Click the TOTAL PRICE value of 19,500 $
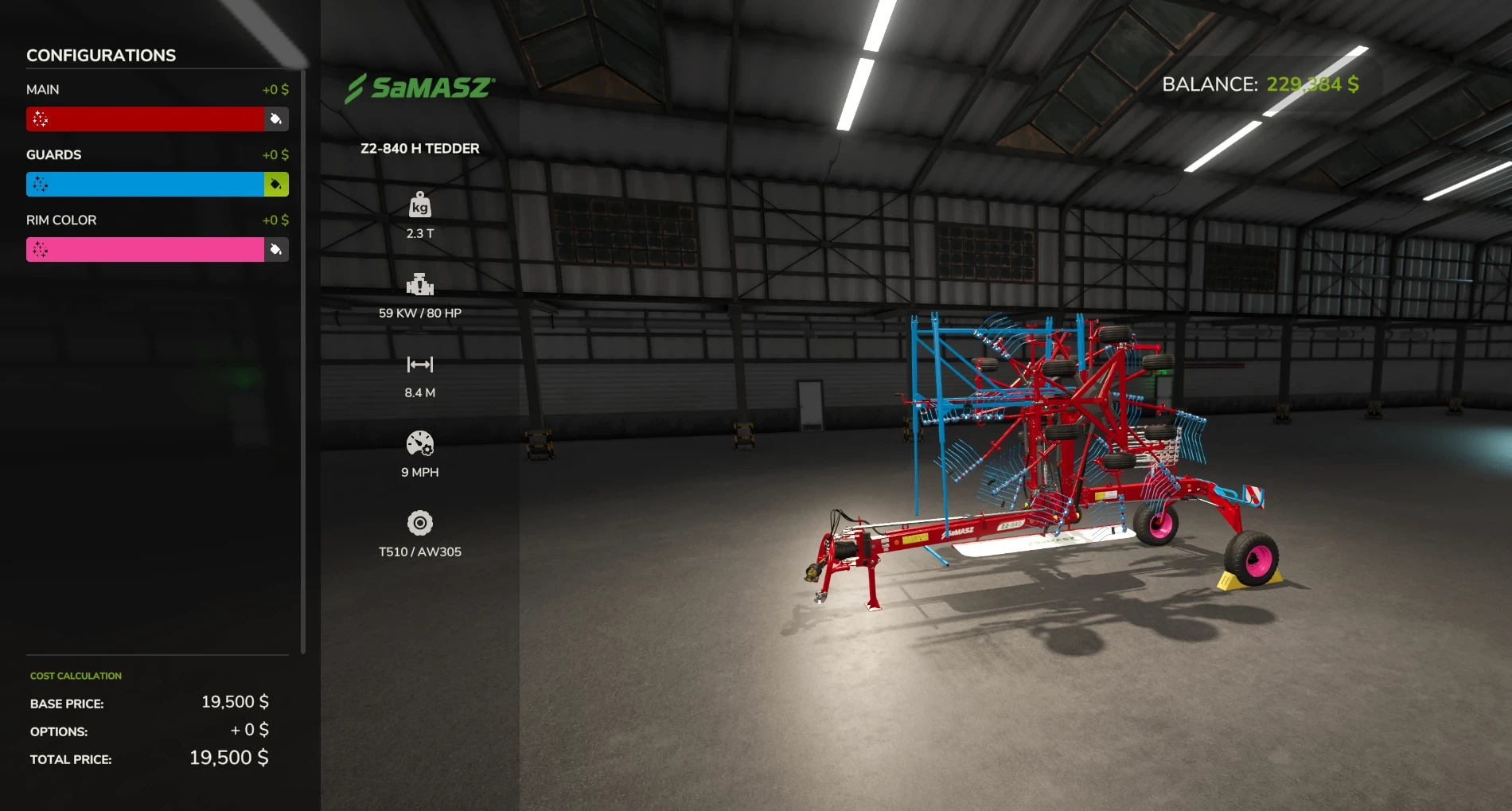Viewport: 1512px width, 811px height. point(228,757)
